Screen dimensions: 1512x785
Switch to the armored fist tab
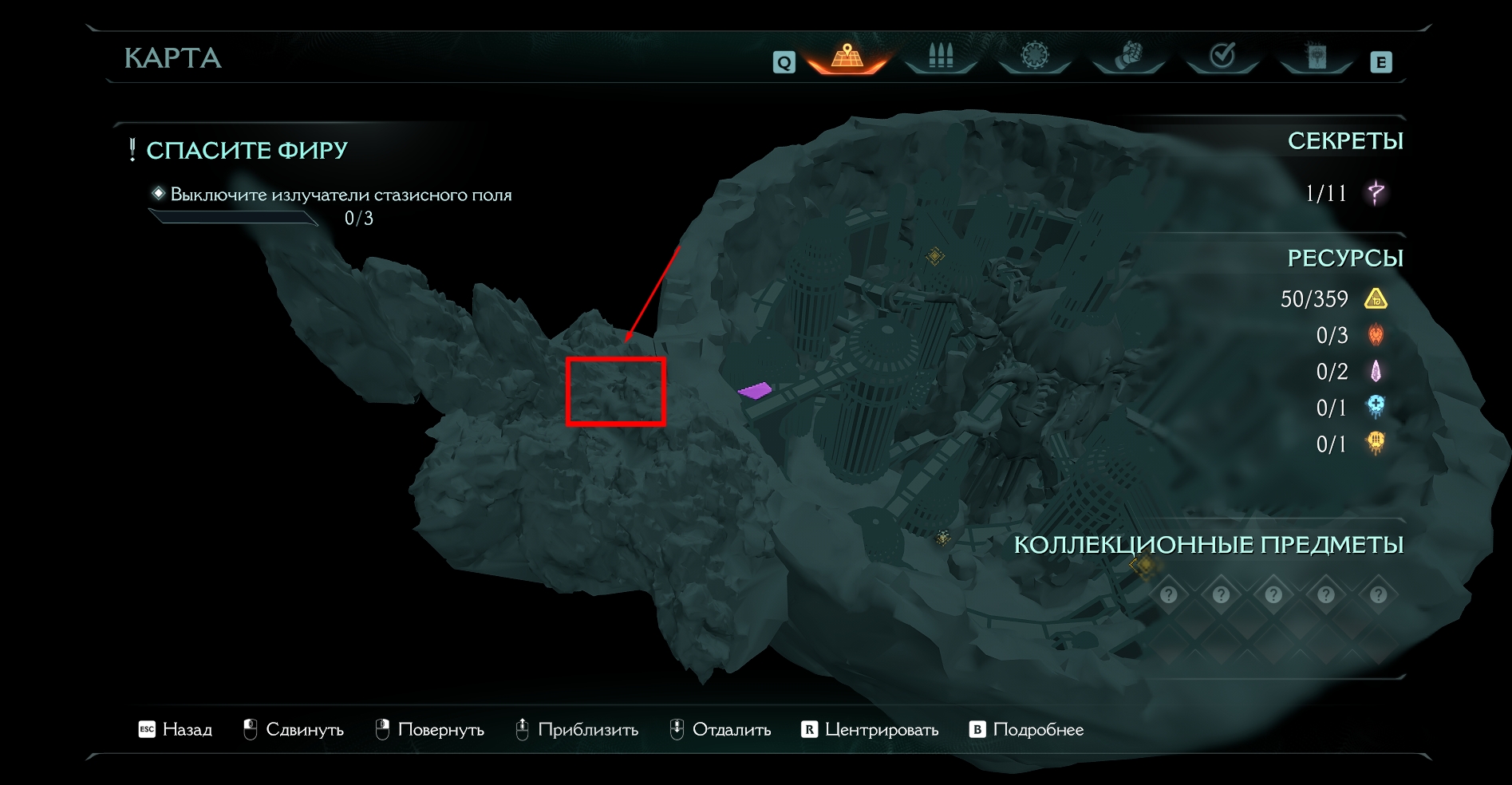(x=1128, y=56)
